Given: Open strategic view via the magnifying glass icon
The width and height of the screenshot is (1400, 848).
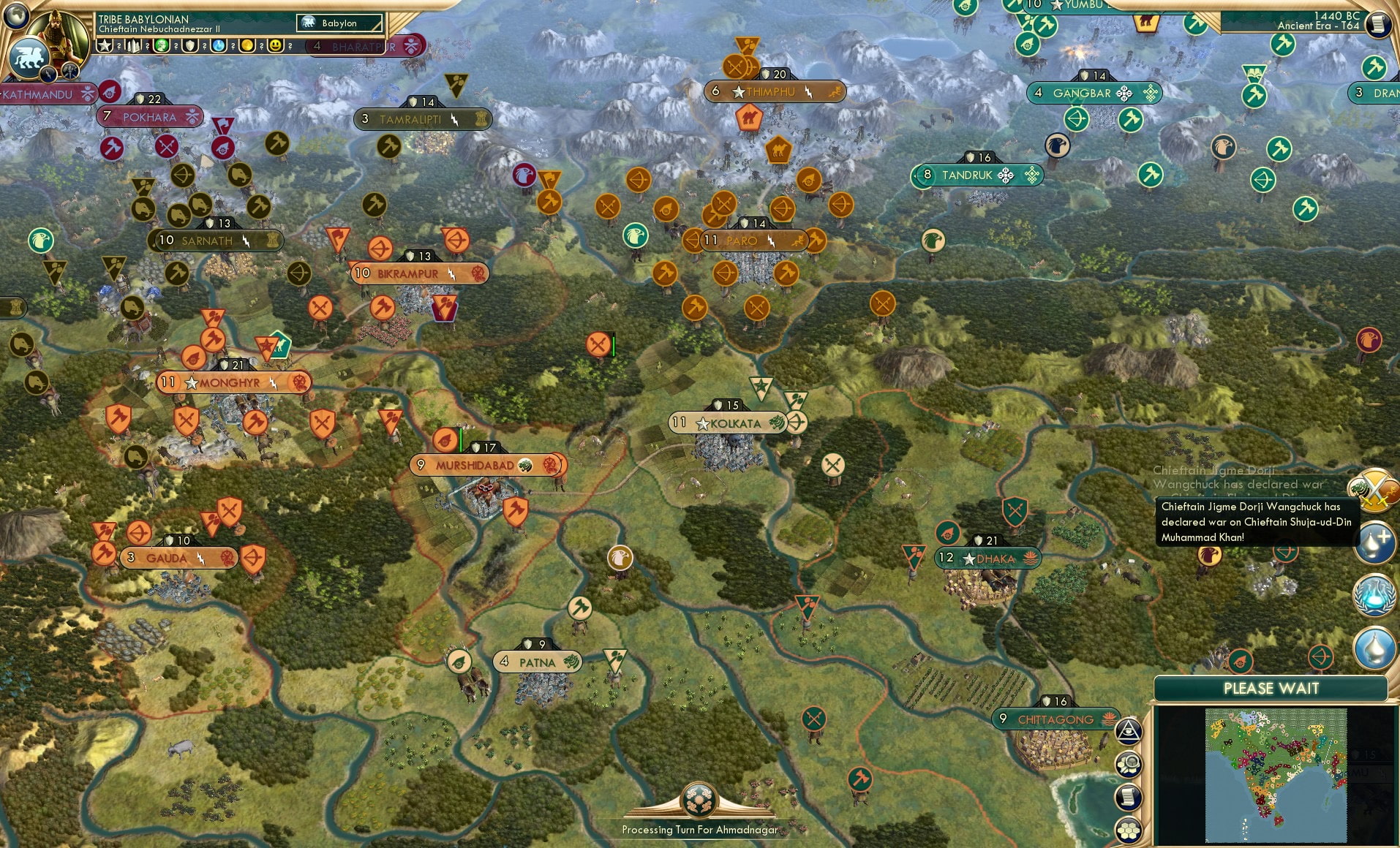Looking at the screenshot, I should pyautogui.click(x=1128, y=765).
